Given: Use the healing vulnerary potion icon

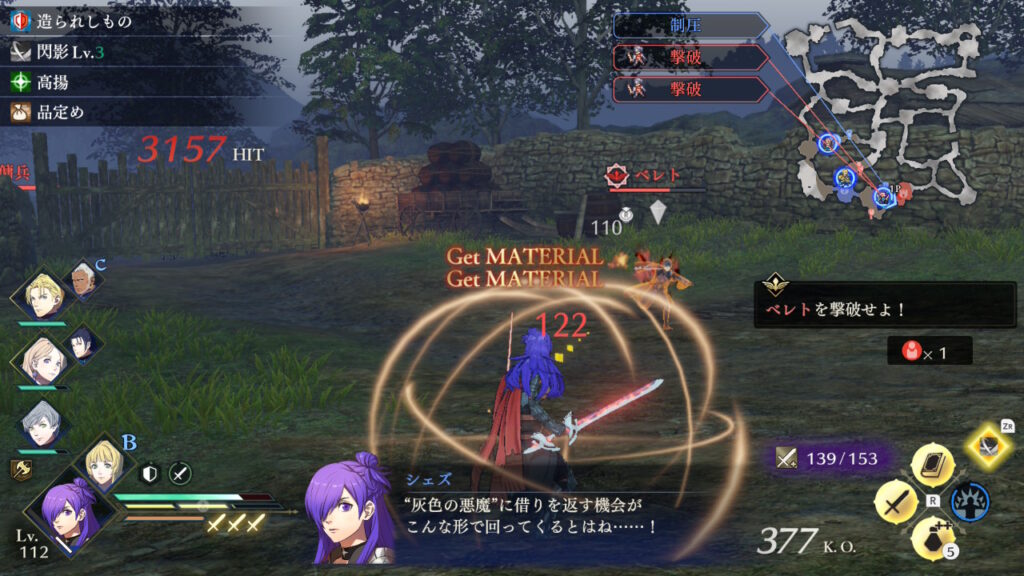Looking at the screenshot, I should coord(932,538).
